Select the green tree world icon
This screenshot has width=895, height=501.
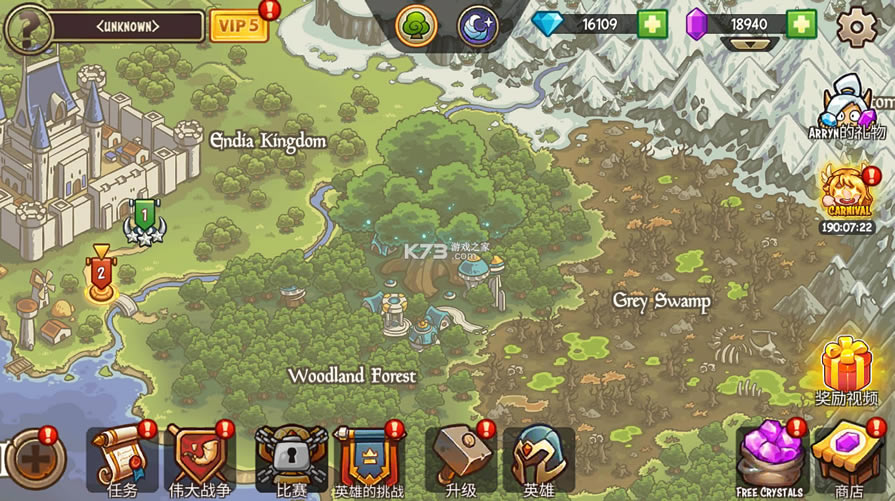click(416, 25)
